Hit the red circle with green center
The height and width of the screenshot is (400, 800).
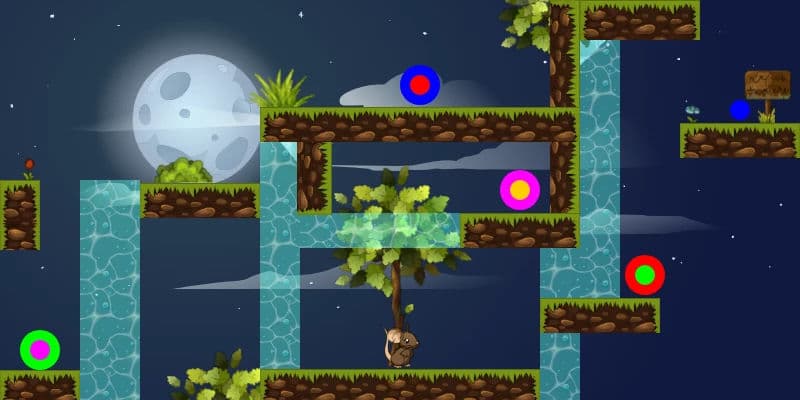point(645,275)
